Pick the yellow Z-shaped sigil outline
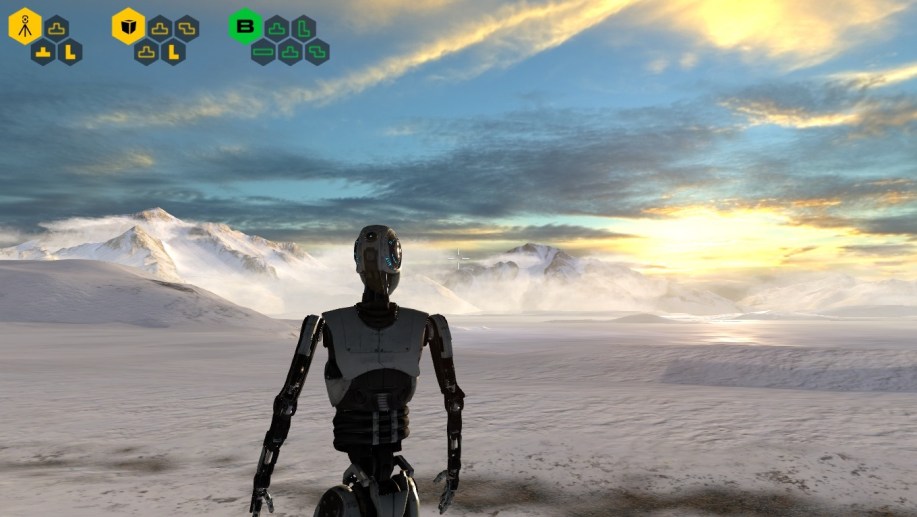Viewport: 917px width, 517px height. point(186,28)
